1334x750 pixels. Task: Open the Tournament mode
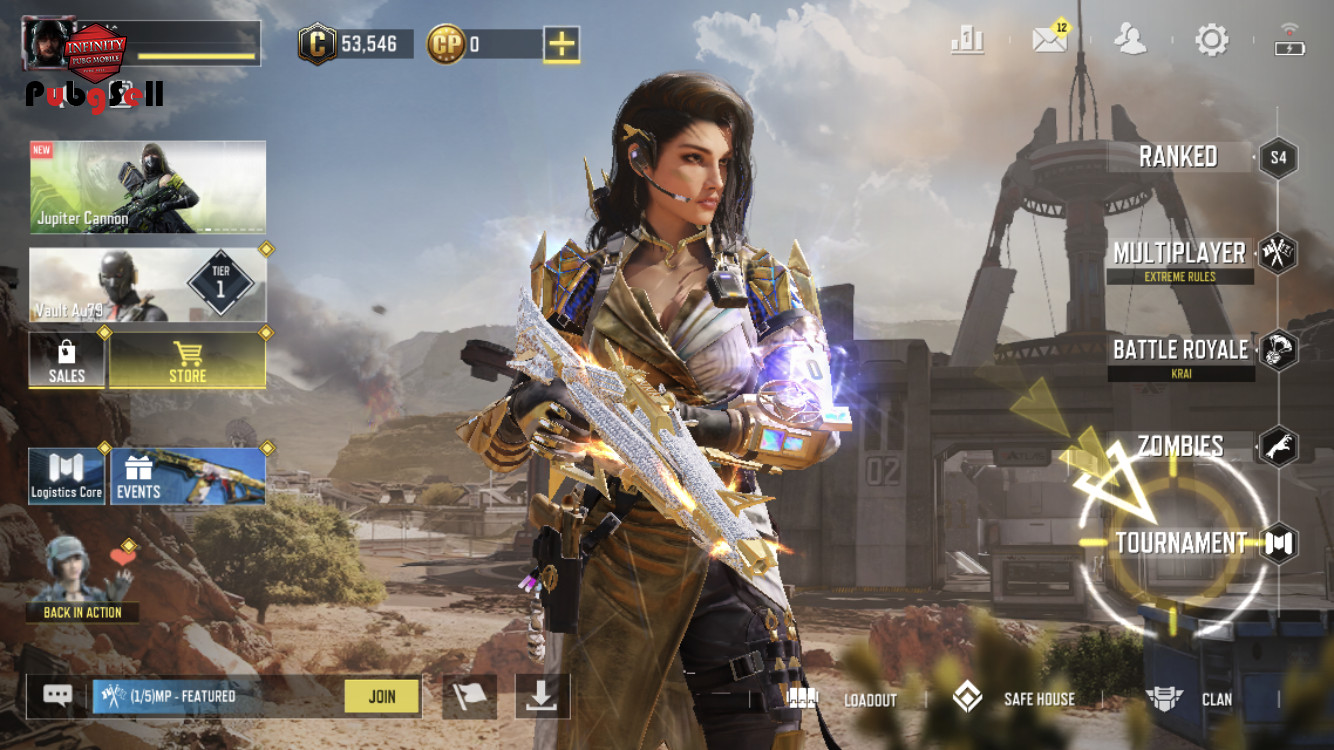(1181, 543)
